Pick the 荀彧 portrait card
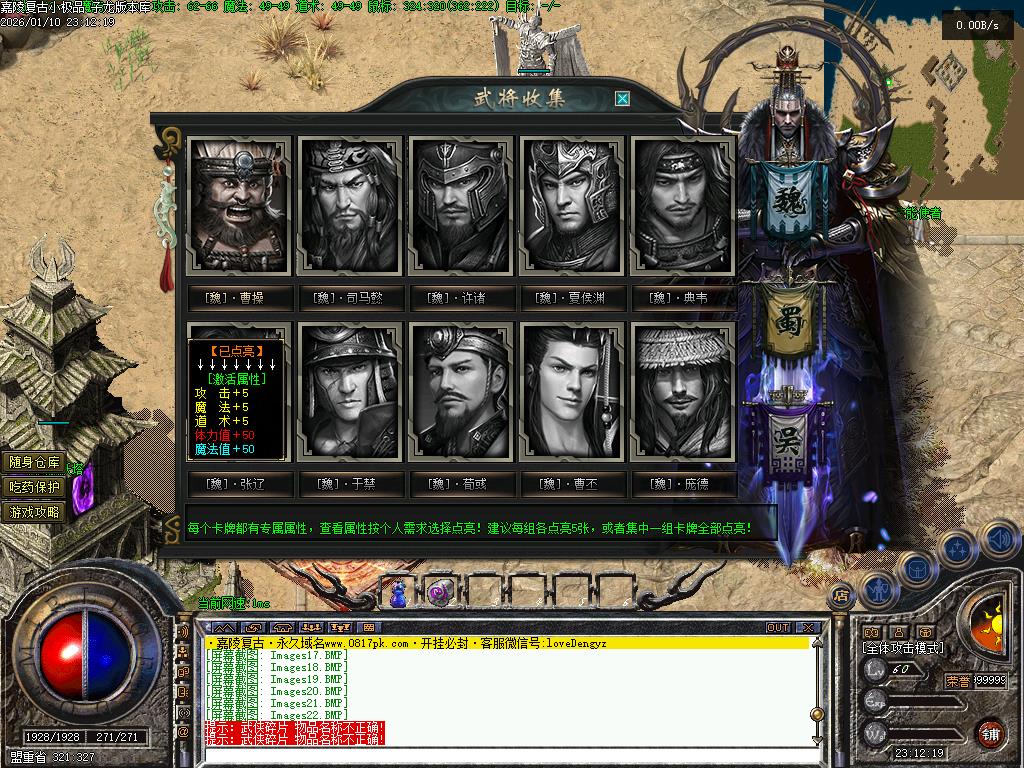Viewport: 1024px width, 768px height. tap(462, 391)
